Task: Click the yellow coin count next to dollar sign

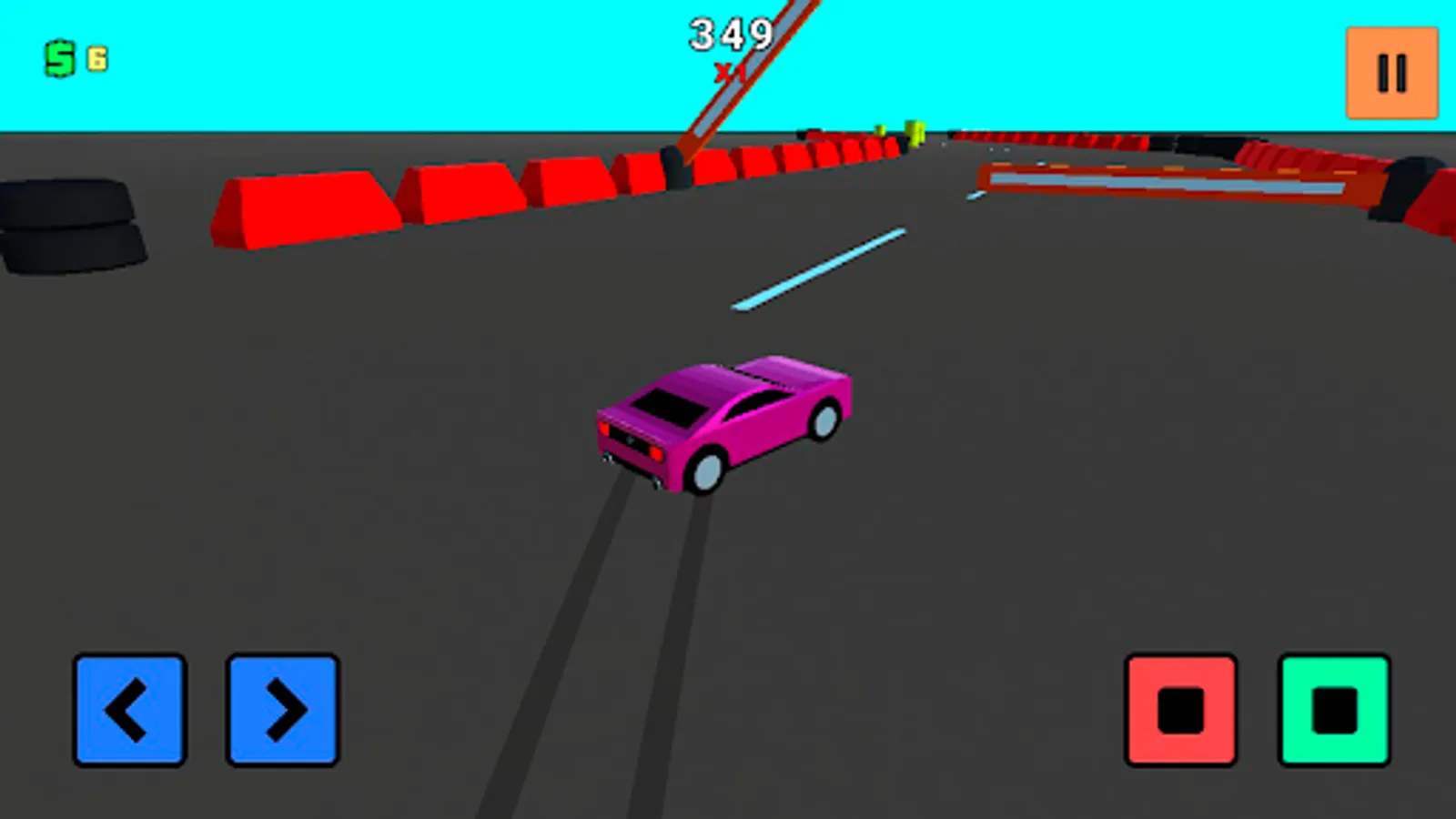Action: tap(94, 56)
